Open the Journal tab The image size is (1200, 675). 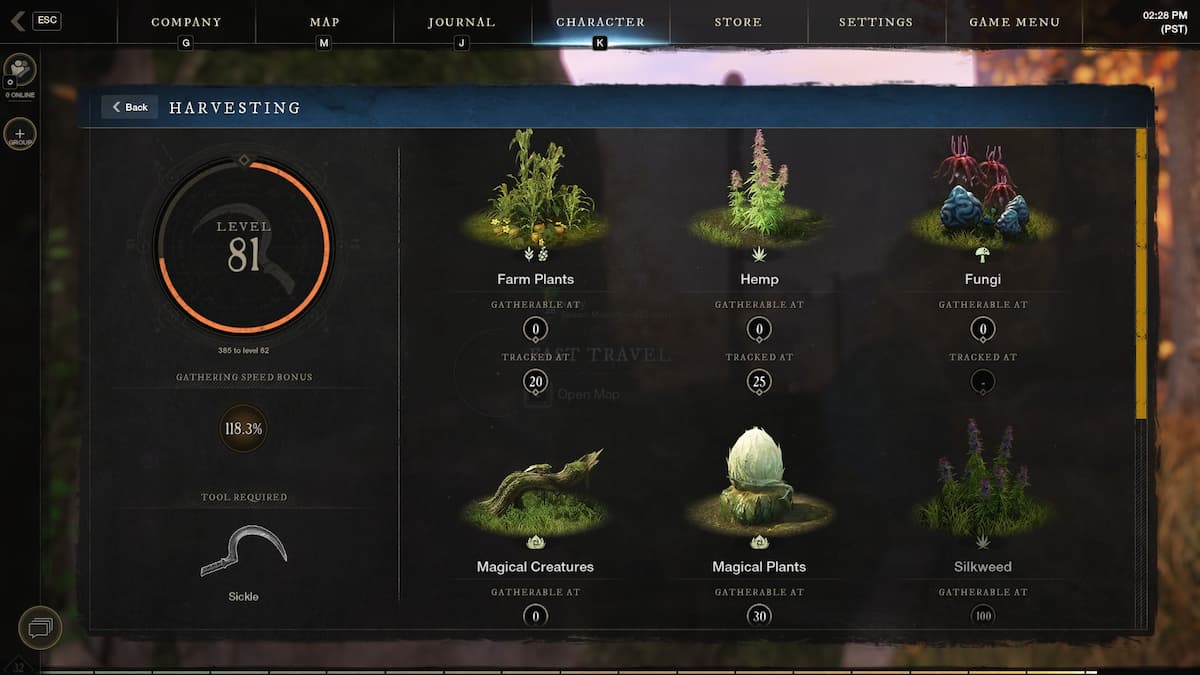[x=461, y=22]
